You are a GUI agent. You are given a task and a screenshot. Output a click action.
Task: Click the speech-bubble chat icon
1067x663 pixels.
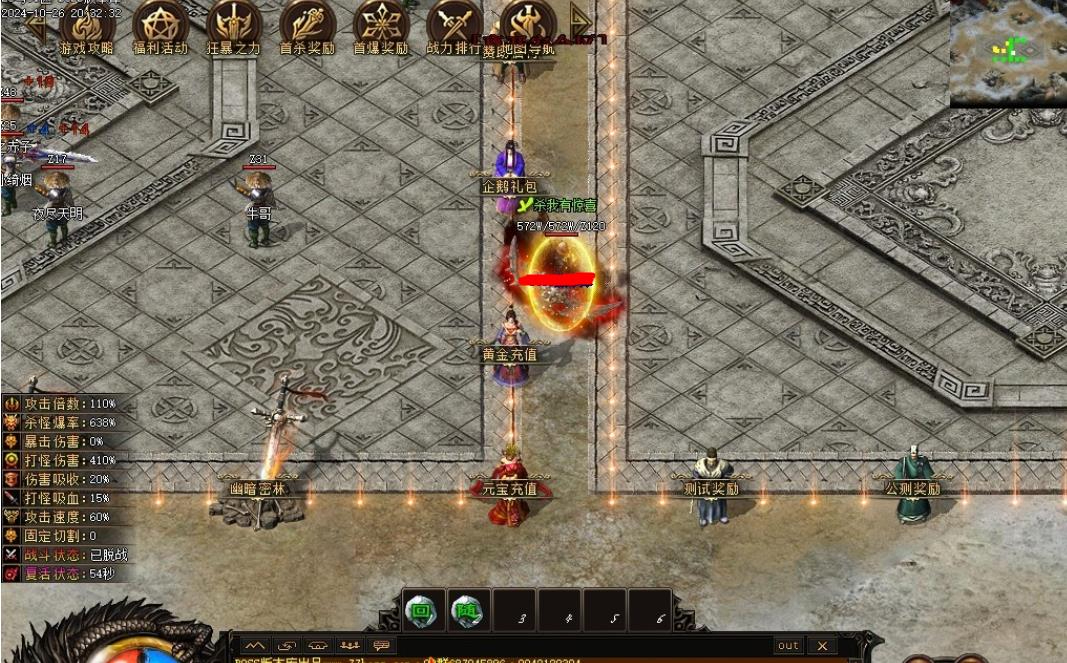point(380,646)
